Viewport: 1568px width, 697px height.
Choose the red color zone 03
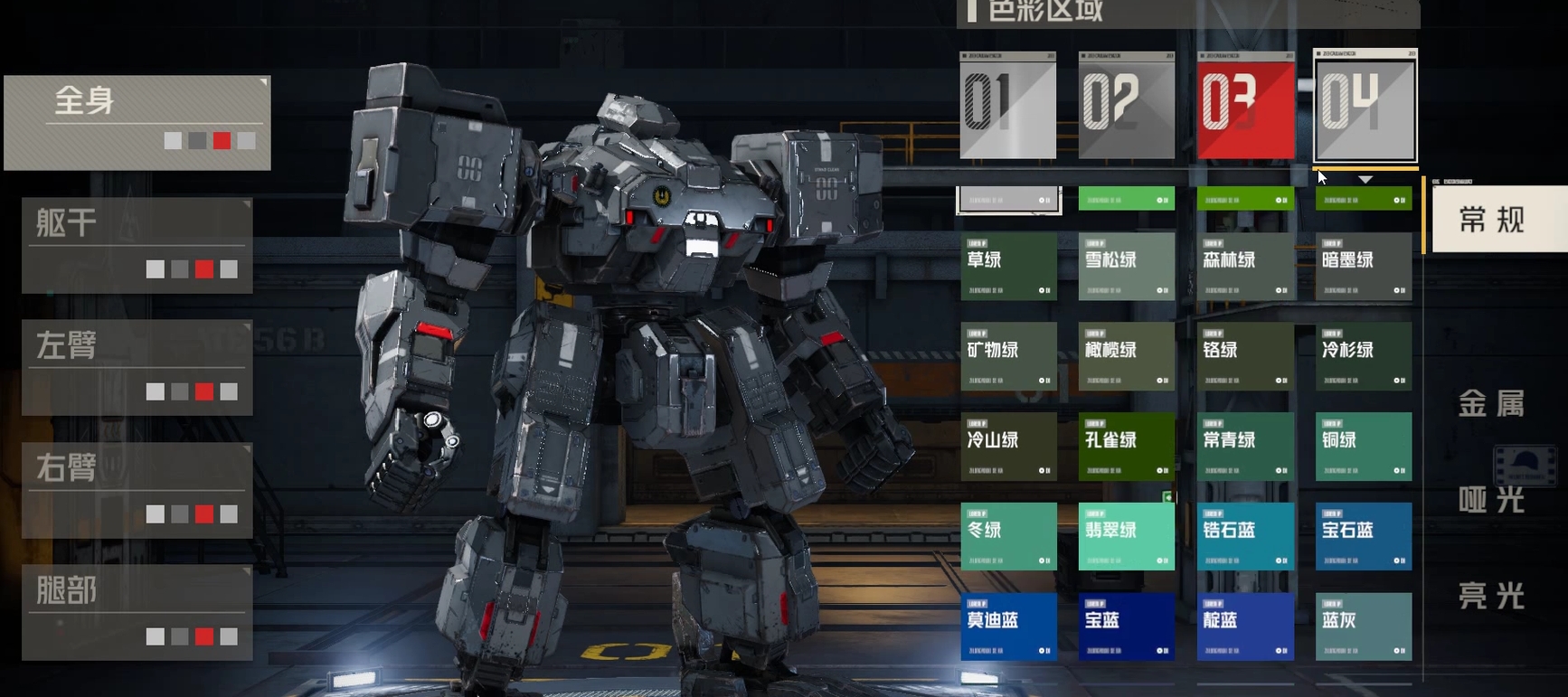click(1245, 105)
